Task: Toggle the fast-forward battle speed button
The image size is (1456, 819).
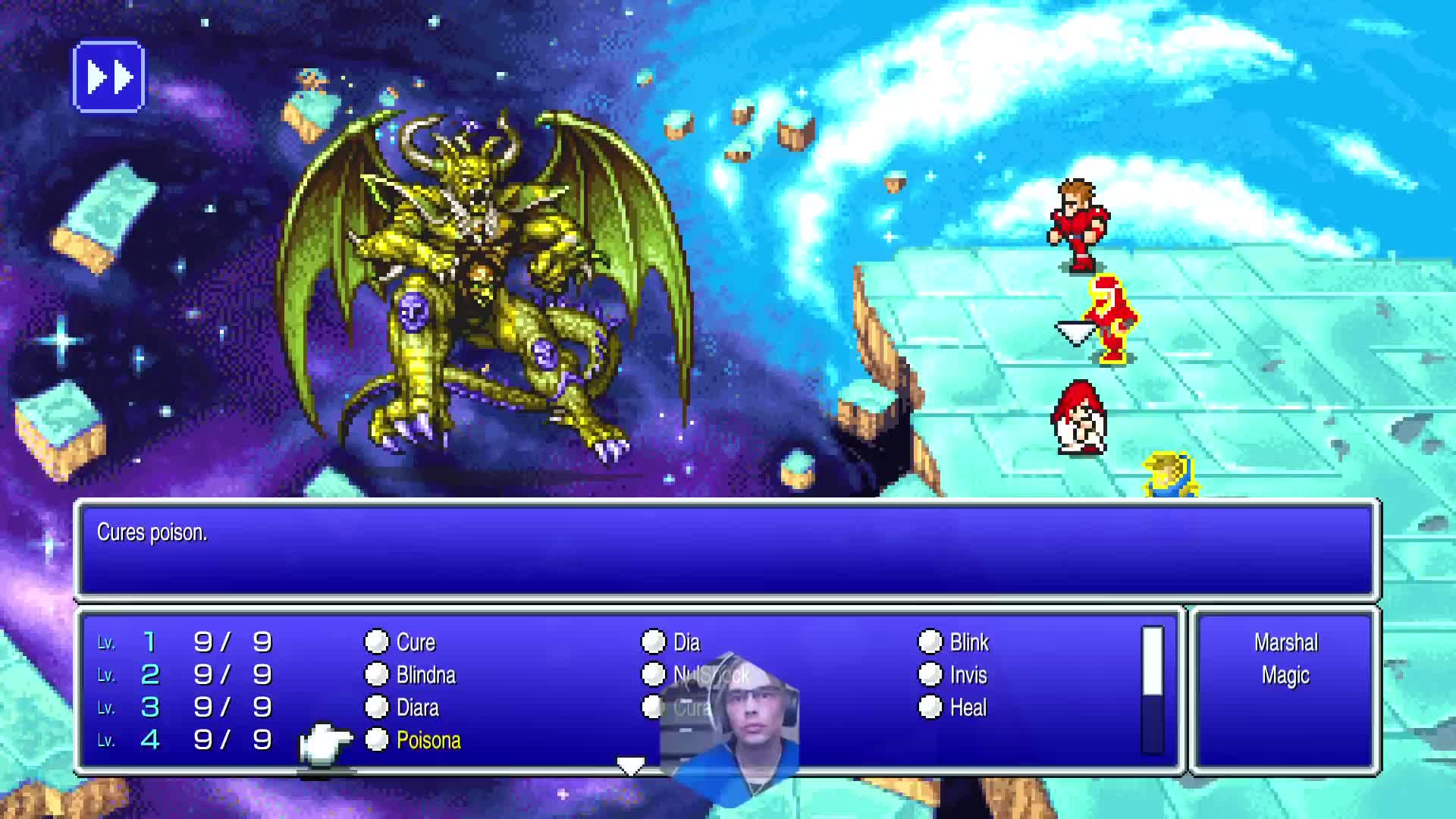Action: [108, 77]
